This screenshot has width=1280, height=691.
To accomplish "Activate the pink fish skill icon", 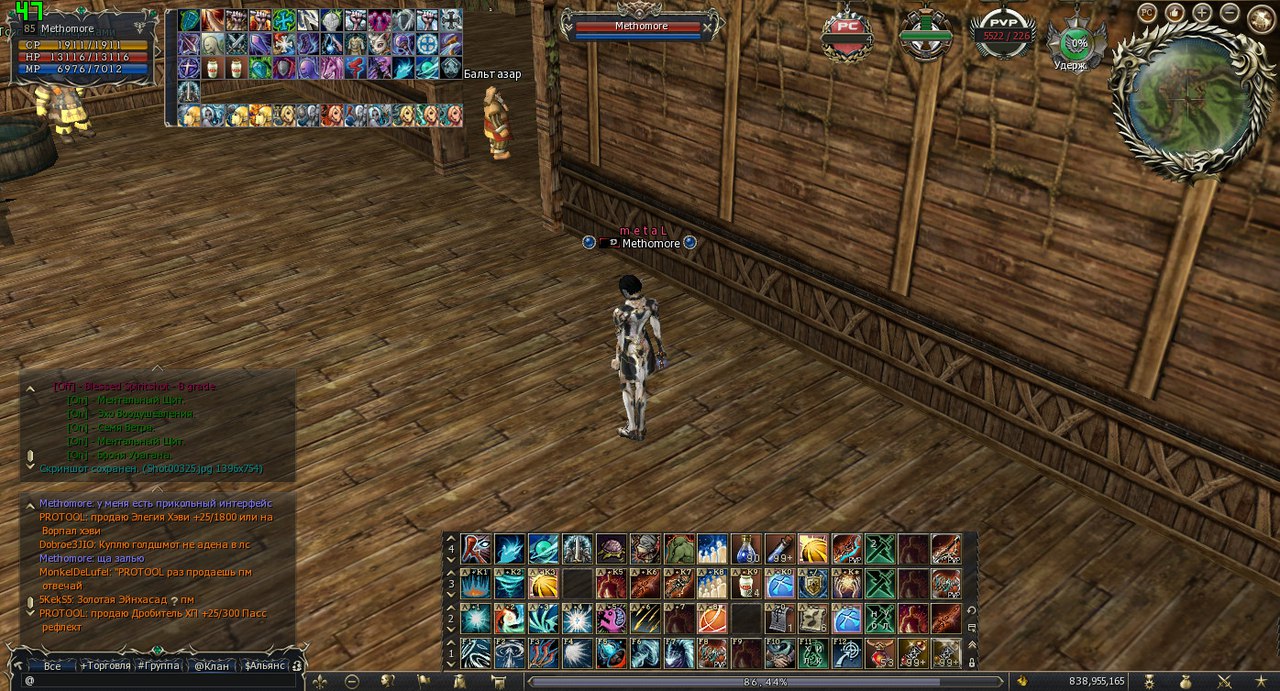I will pos(610,618).
